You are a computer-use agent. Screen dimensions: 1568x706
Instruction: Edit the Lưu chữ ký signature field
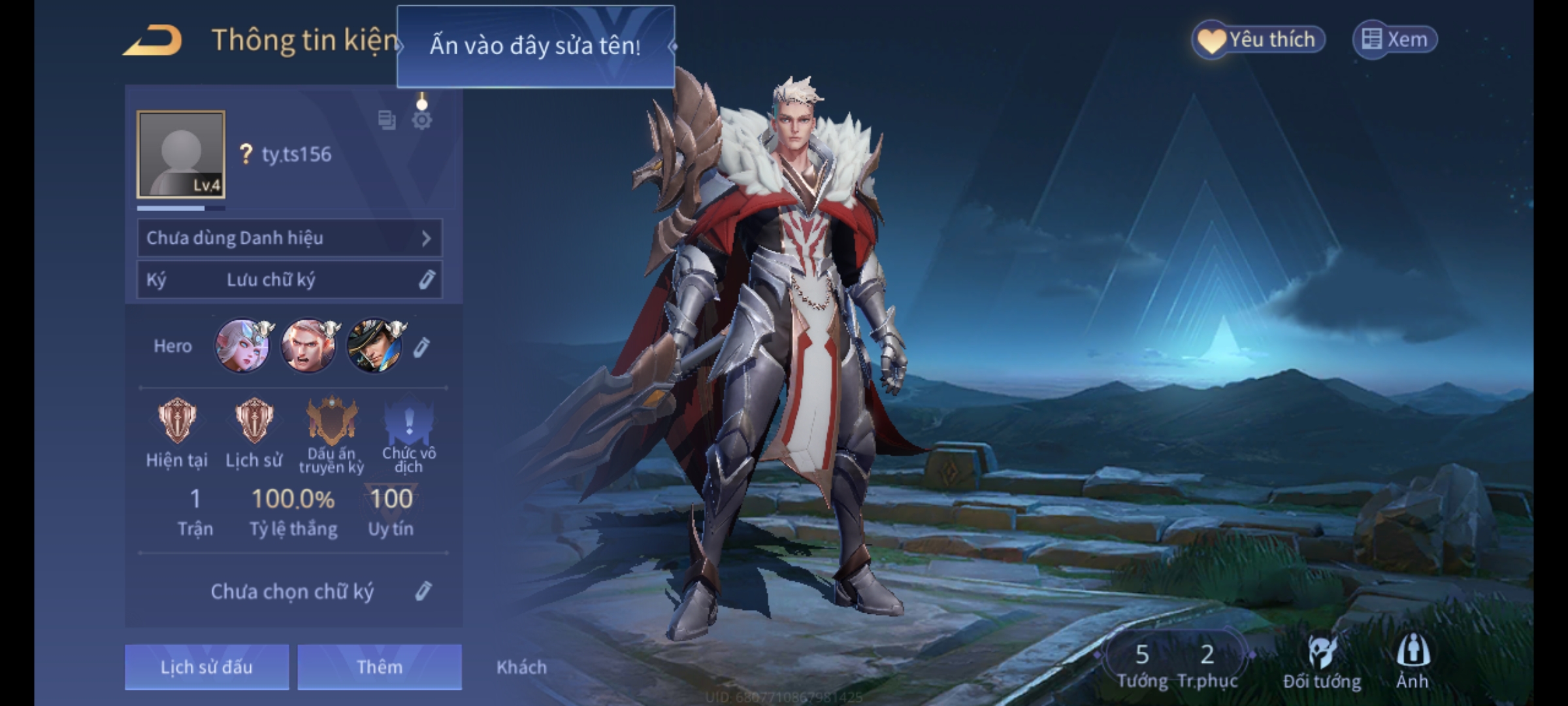coord(289,280)
